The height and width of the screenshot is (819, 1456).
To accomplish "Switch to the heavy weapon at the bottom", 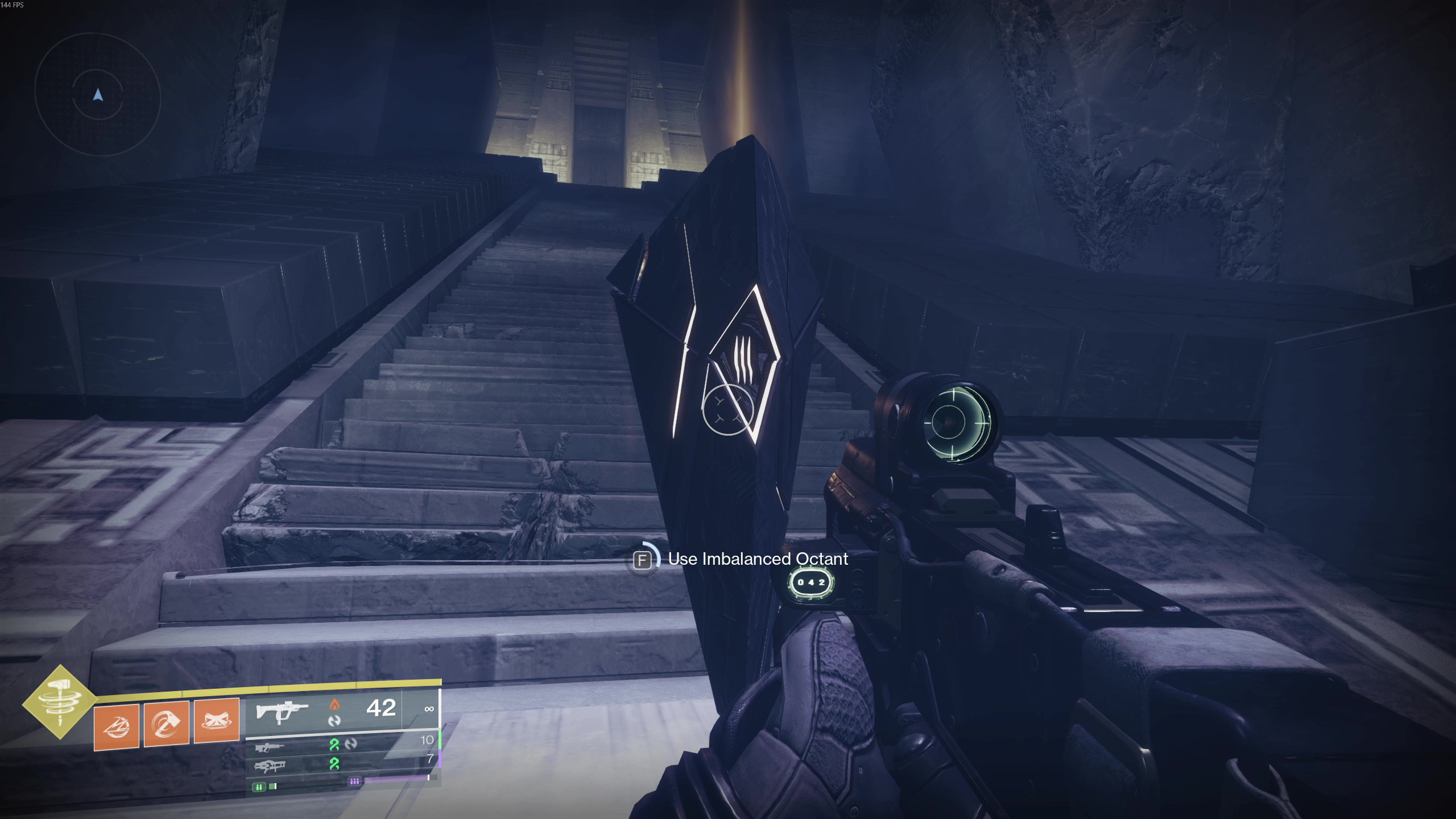I will point(270,766).
